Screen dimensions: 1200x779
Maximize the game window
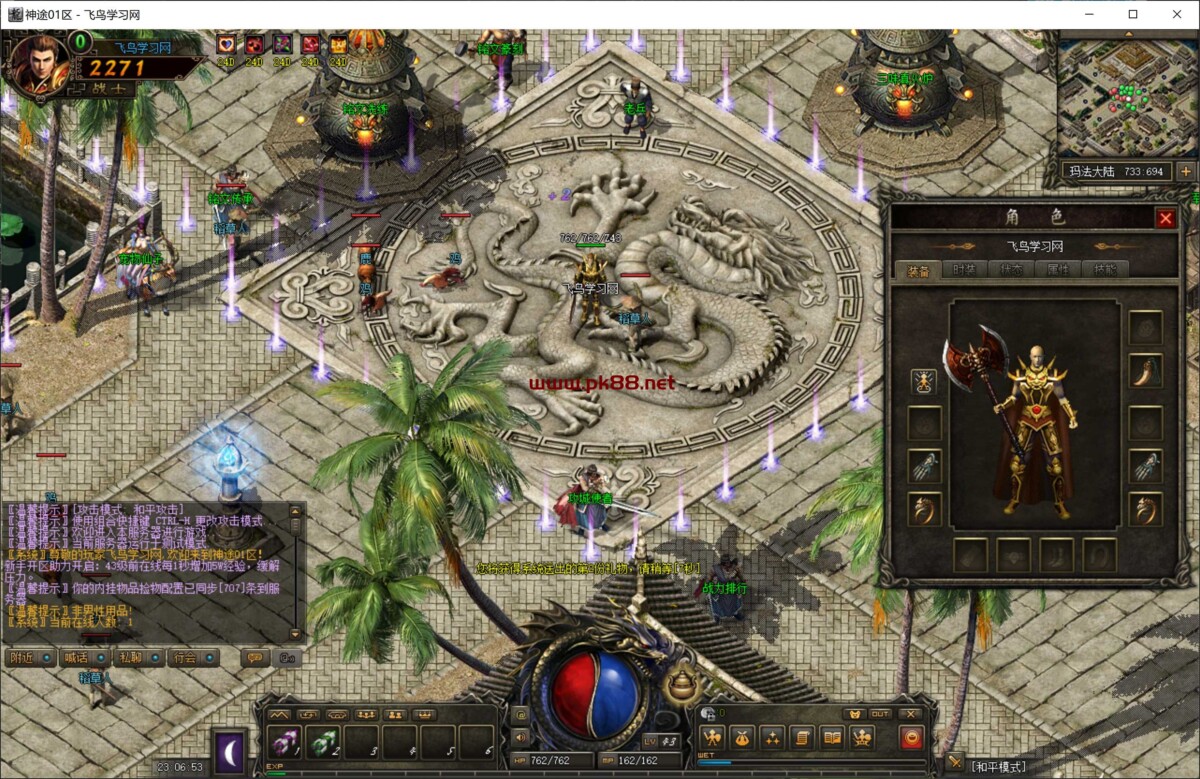point(1133,14)
